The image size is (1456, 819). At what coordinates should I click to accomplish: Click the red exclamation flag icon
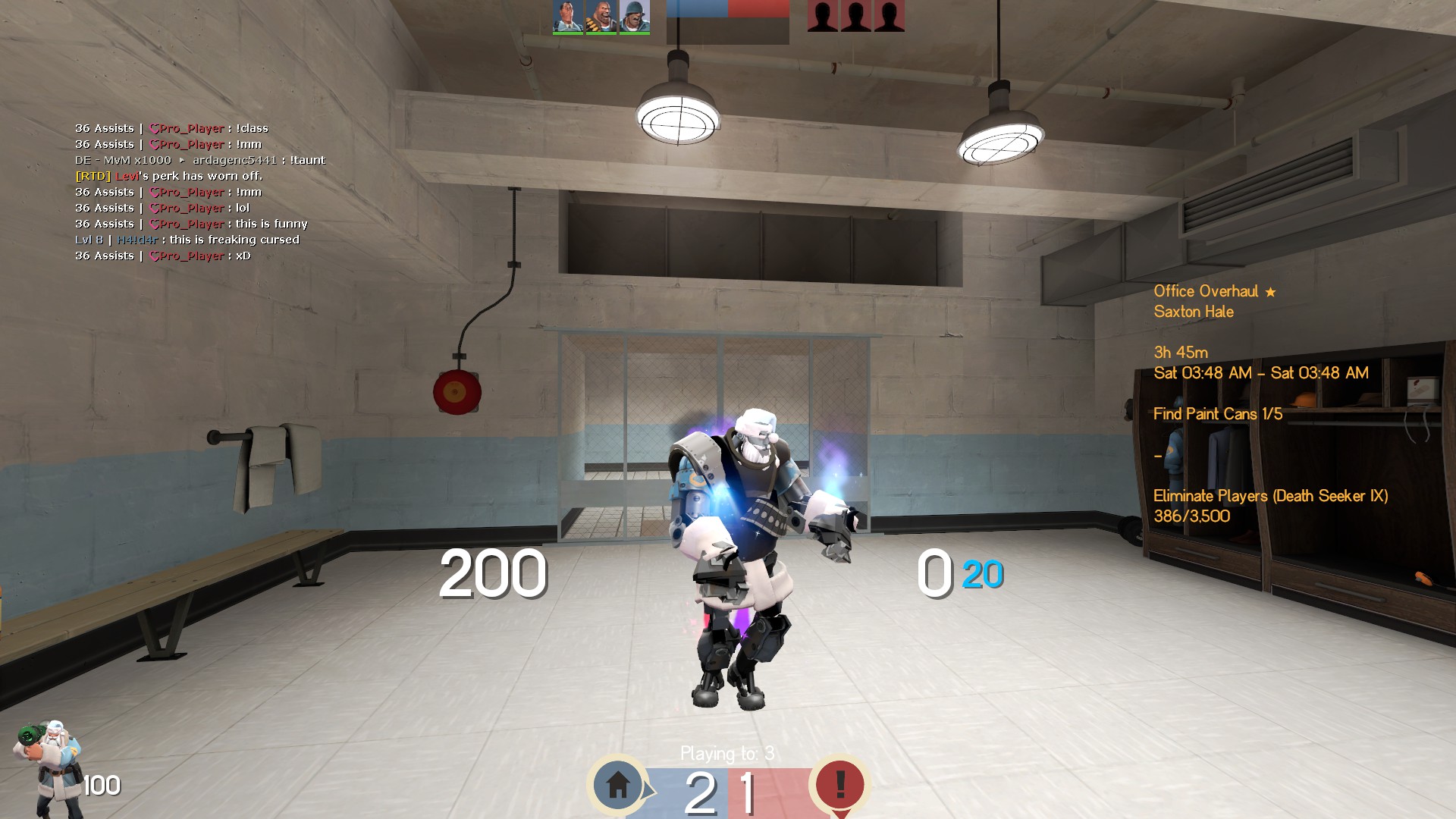click(839, 784)
